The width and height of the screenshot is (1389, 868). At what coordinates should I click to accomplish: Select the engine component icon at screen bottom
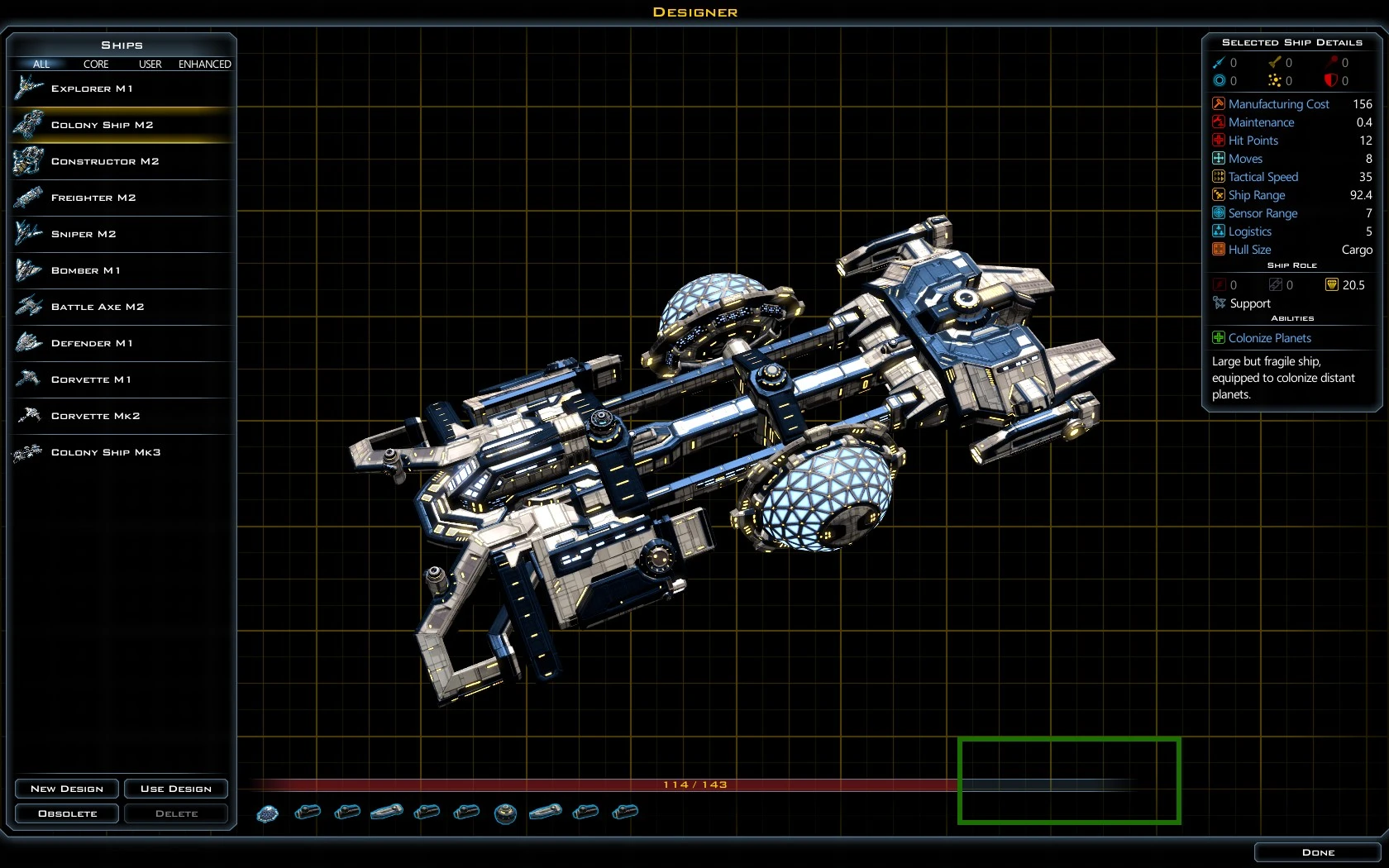tap(308, 813)
